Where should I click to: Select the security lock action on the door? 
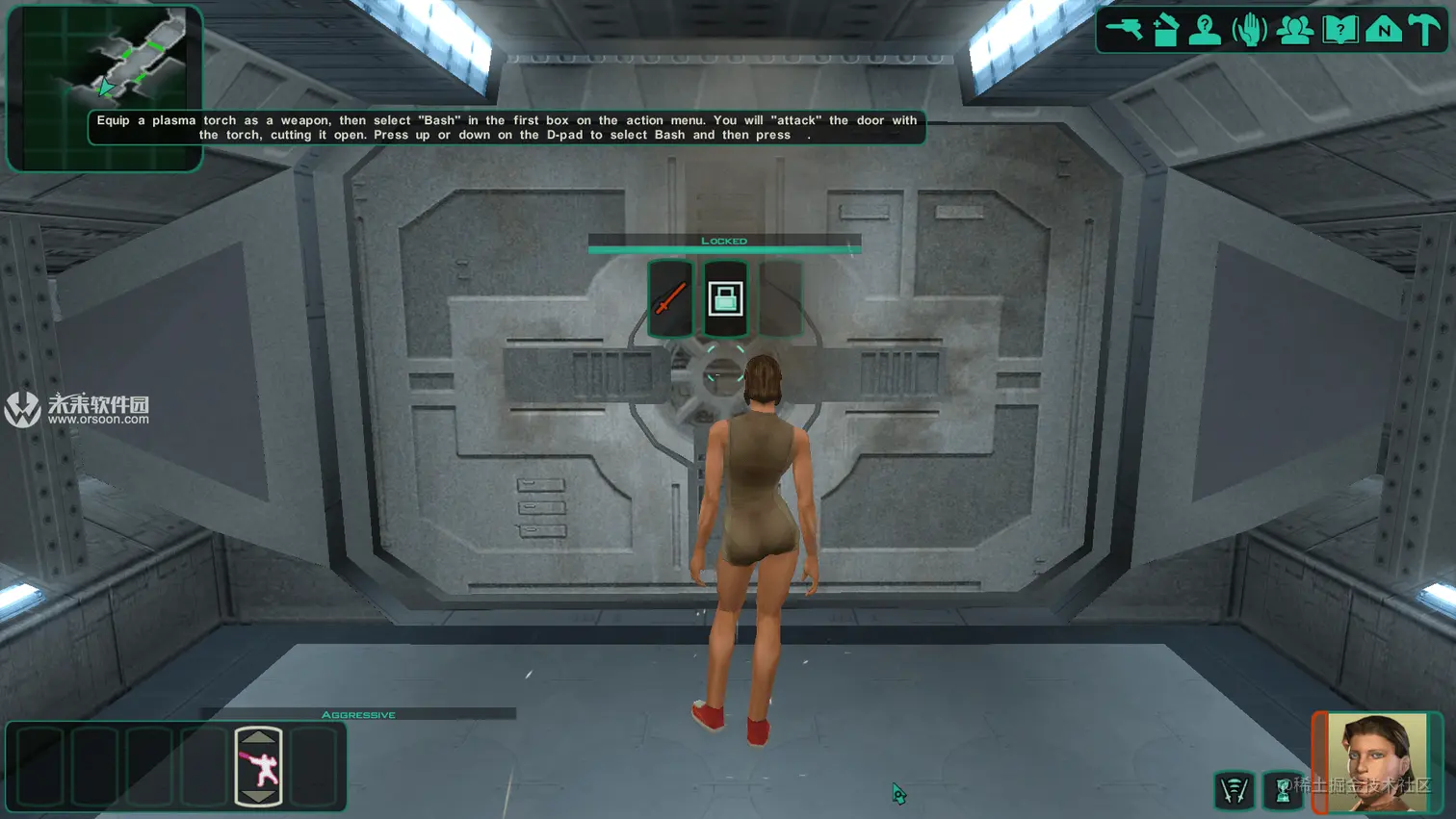(725, 298)
